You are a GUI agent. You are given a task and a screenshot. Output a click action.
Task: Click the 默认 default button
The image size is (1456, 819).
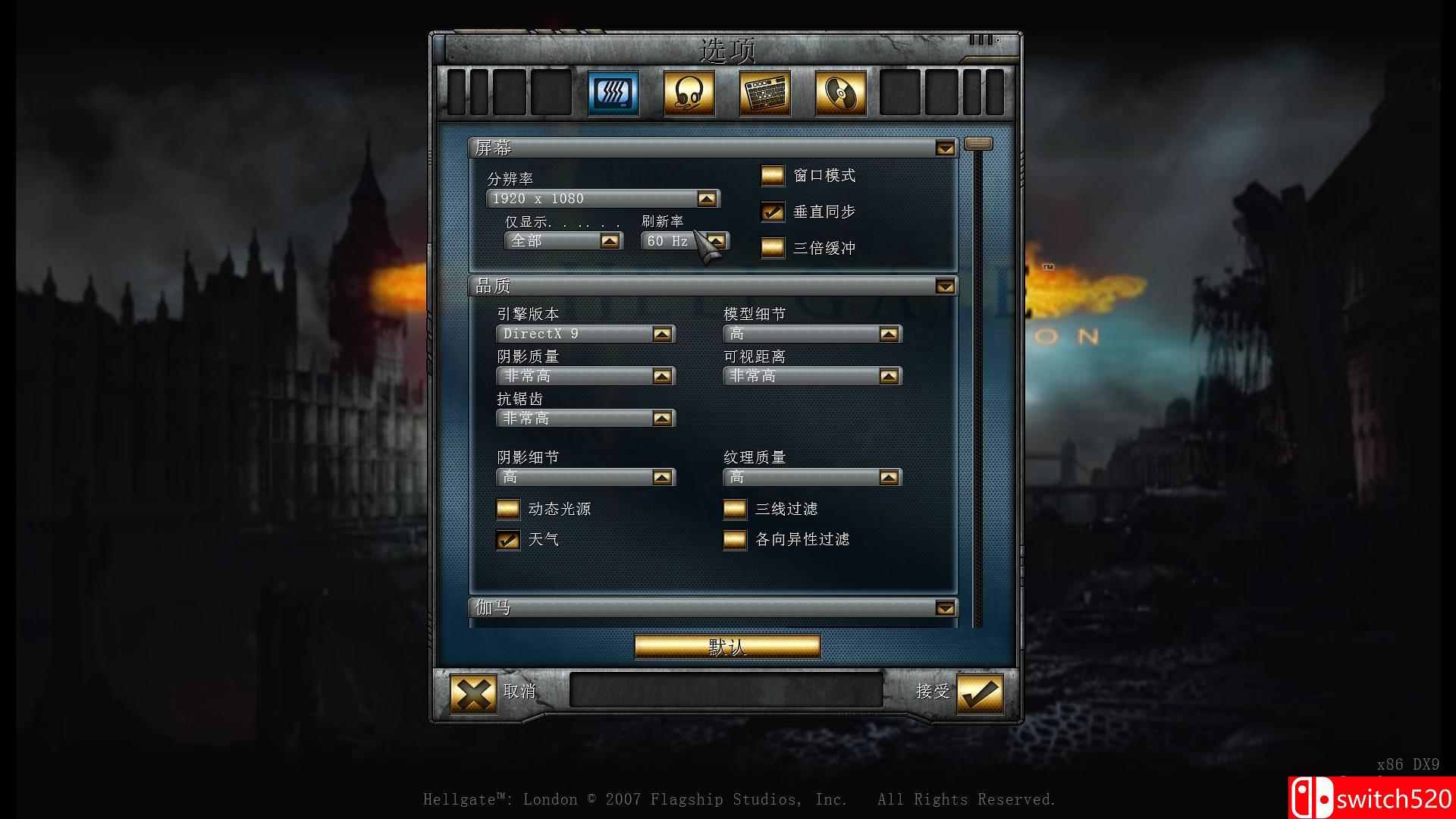pyautogui.click(x=726, y=645)
